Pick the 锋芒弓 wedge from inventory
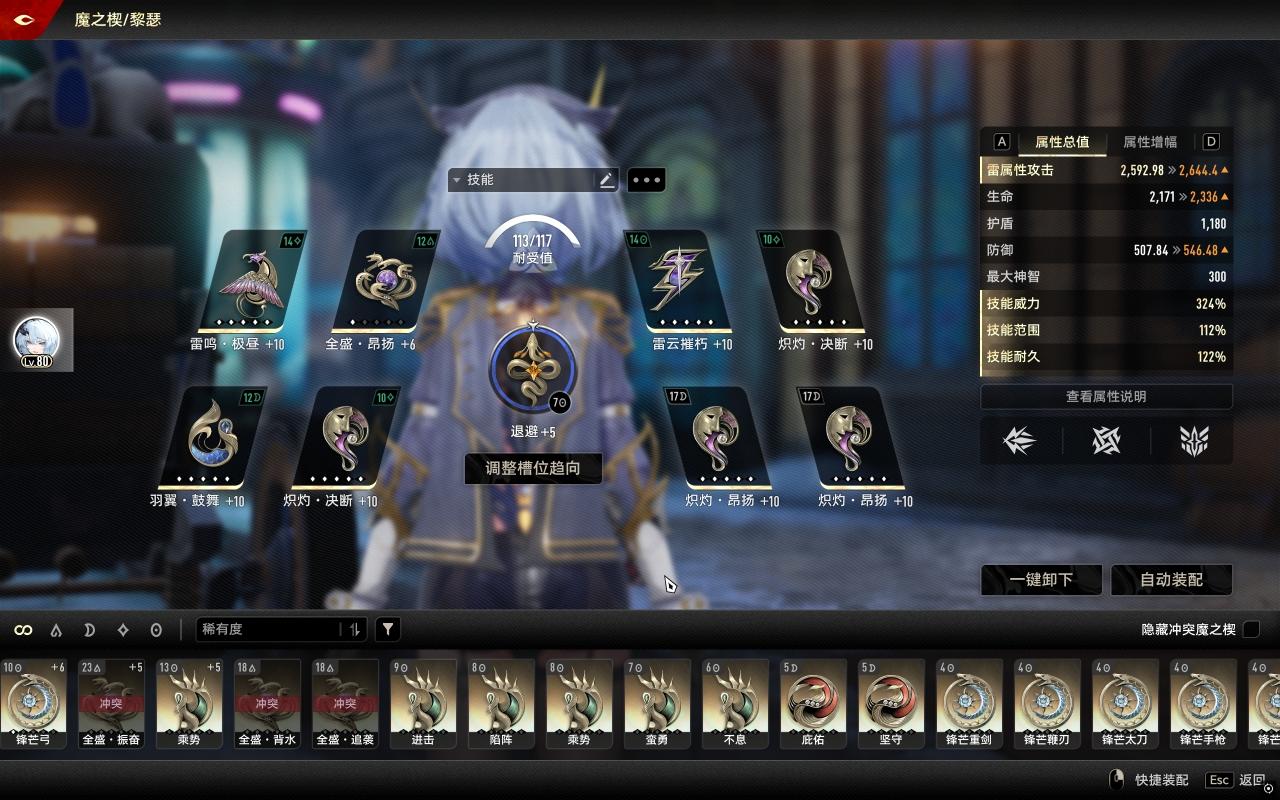The image size is (1280, 800). 34,704
